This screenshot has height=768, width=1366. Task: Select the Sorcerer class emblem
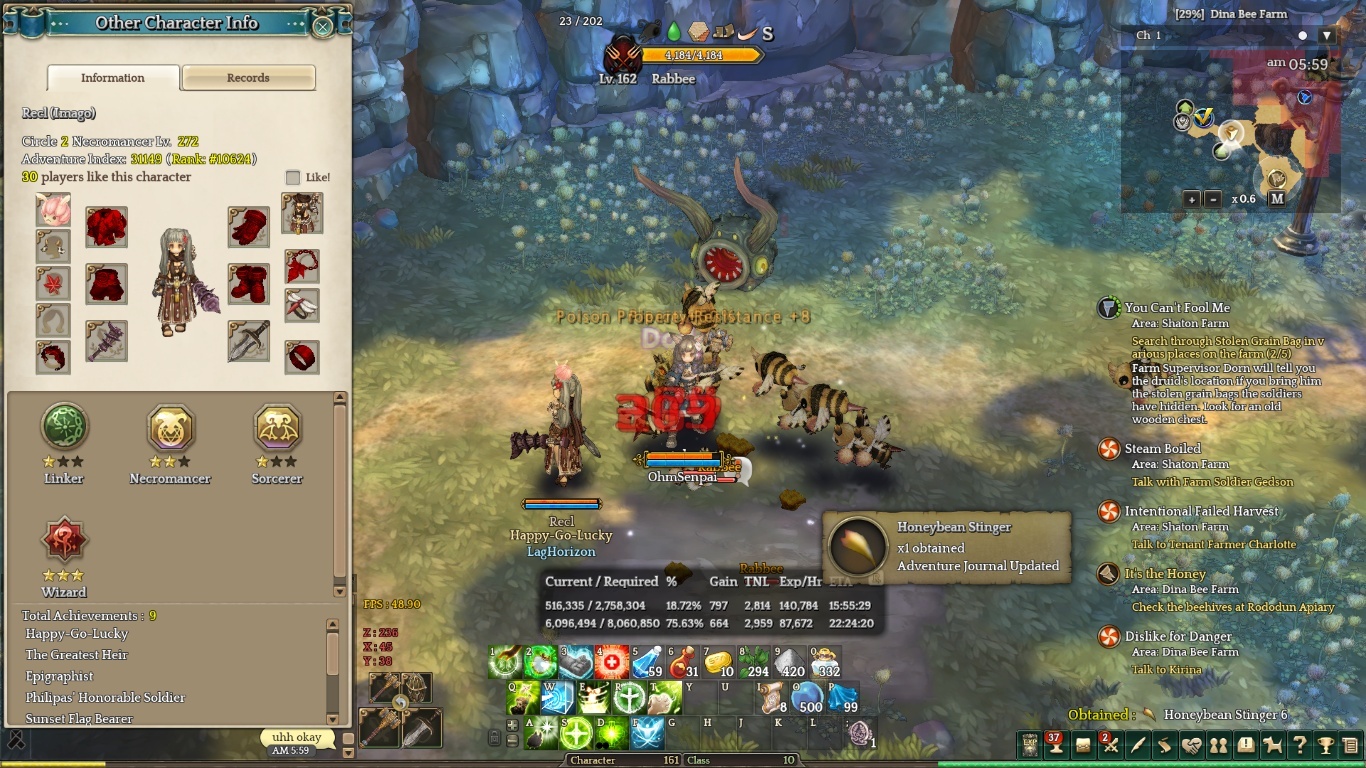pyautogui.click(x=277, y=429)
